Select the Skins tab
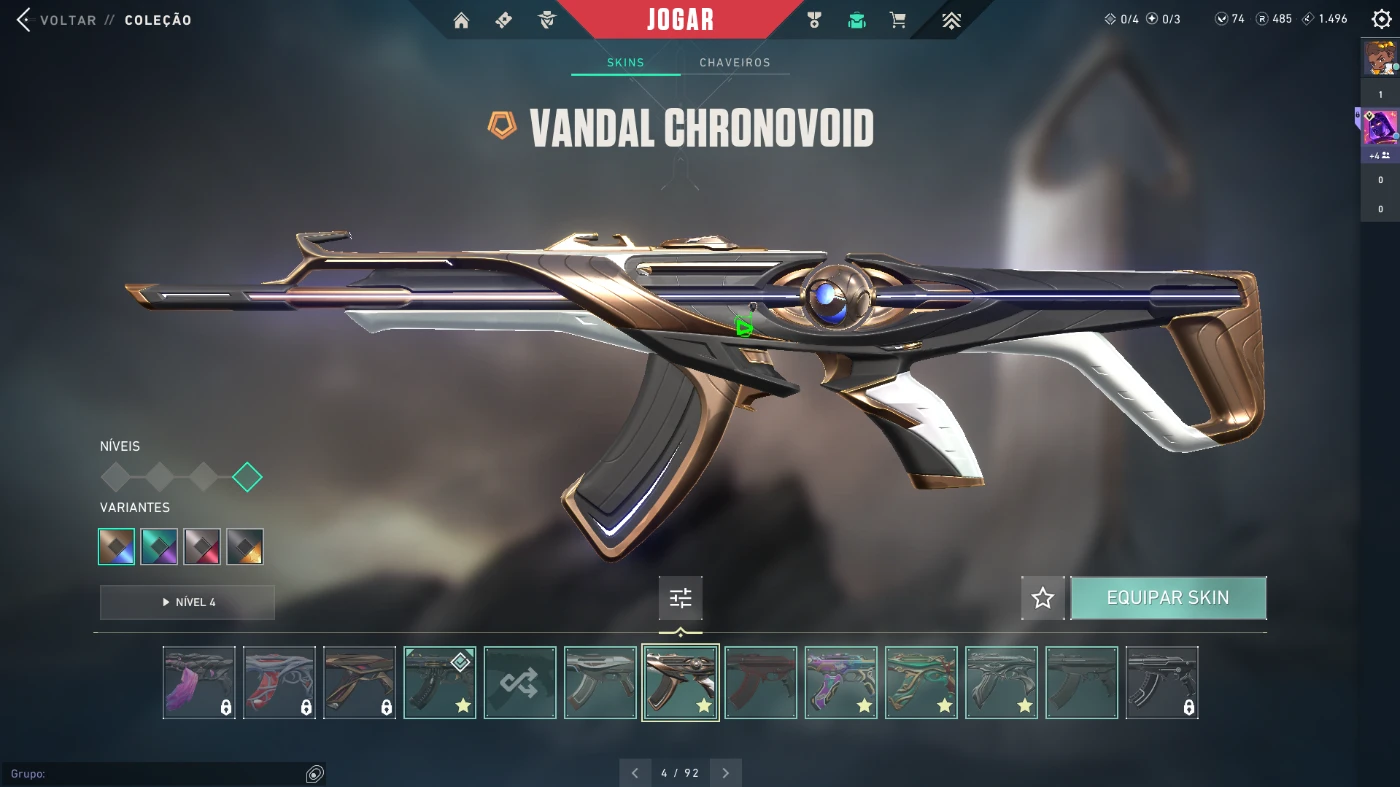The height and width of the screenshot is (787, 1400). 626,62
